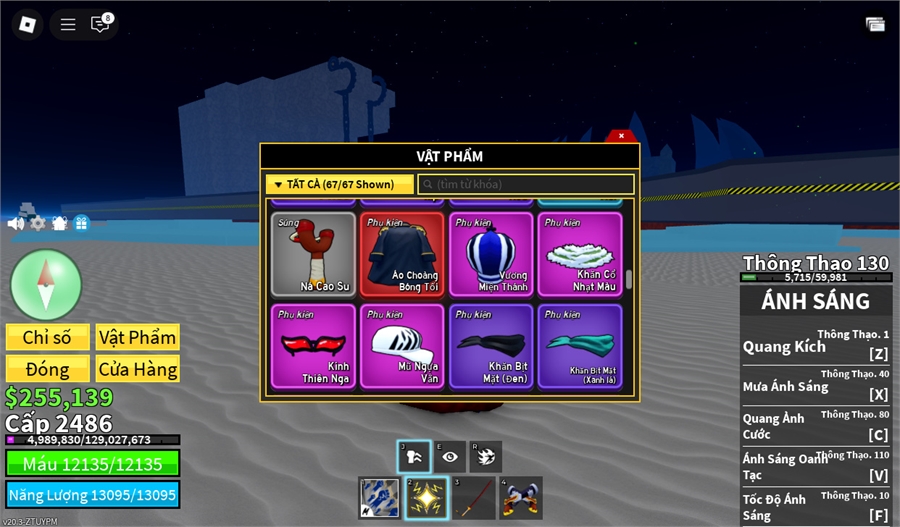This screenshot has height=527, width=900.
Task: Select the Ná Cao Su slingshot item
Action: point(313,254)
